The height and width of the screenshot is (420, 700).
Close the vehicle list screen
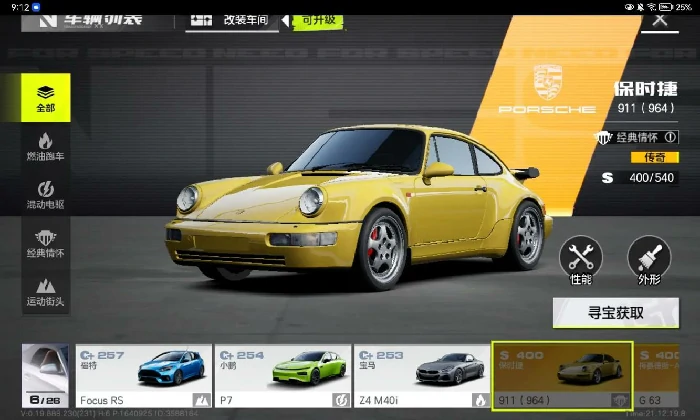pos(659,18)
